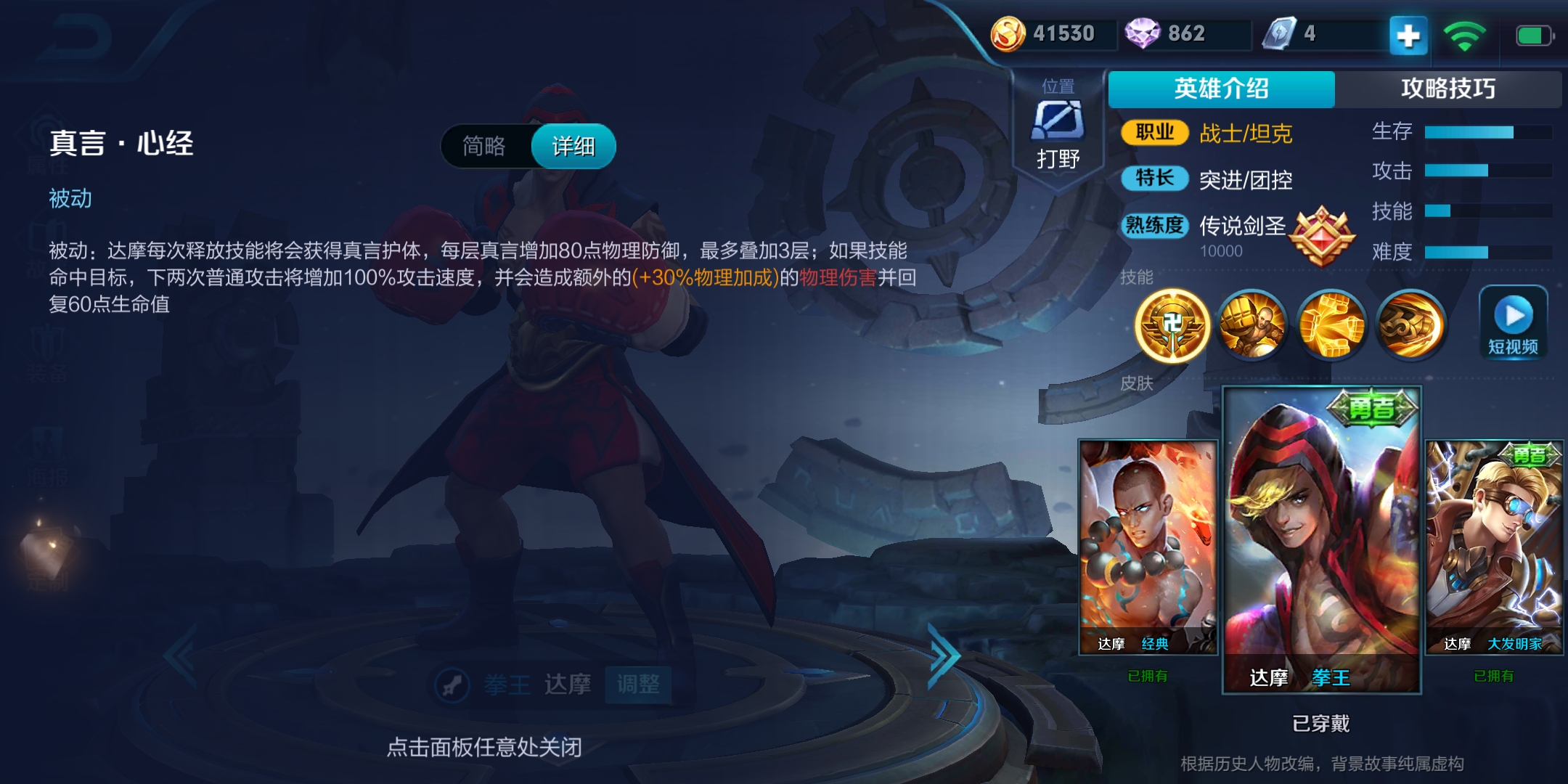Image resolution: width=1568 pixels, height=784 pixels.
Task: Toggle the 调整 option near the hero name
Action: point(637,684)
